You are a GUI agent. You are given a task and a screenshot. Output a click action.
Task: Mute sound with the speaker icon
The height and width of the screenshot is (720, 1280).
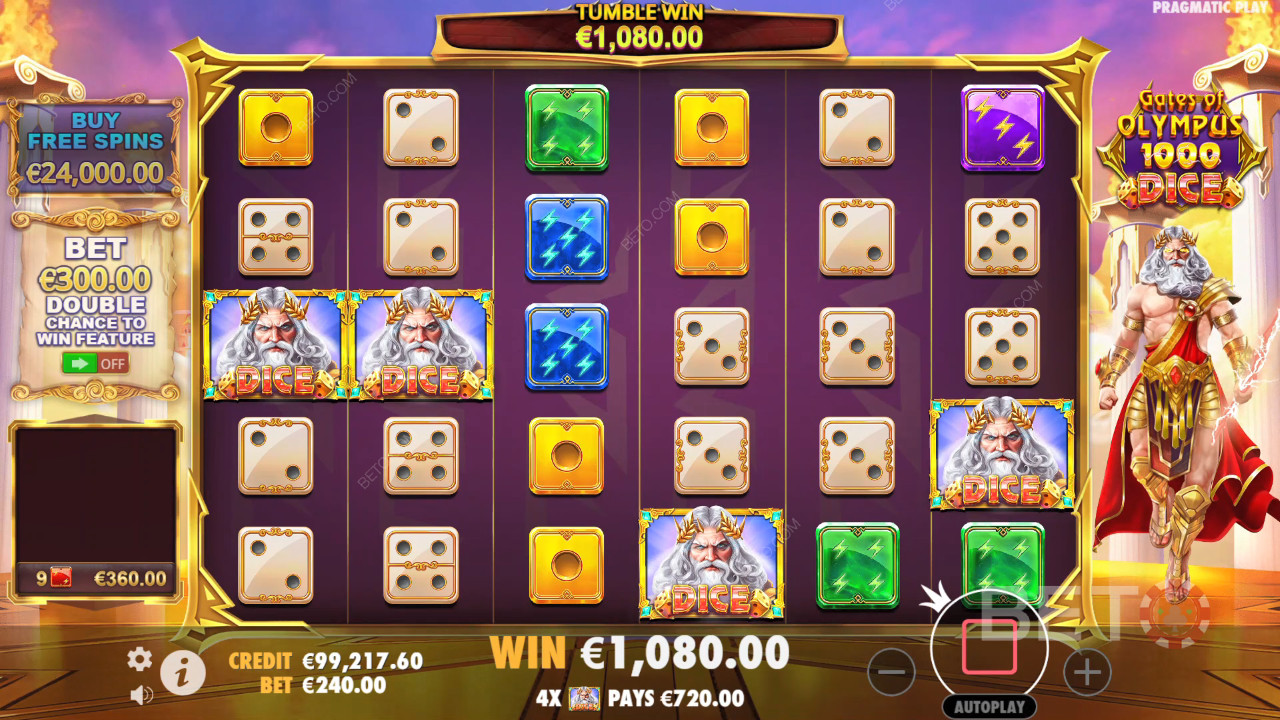click(141, 694)
